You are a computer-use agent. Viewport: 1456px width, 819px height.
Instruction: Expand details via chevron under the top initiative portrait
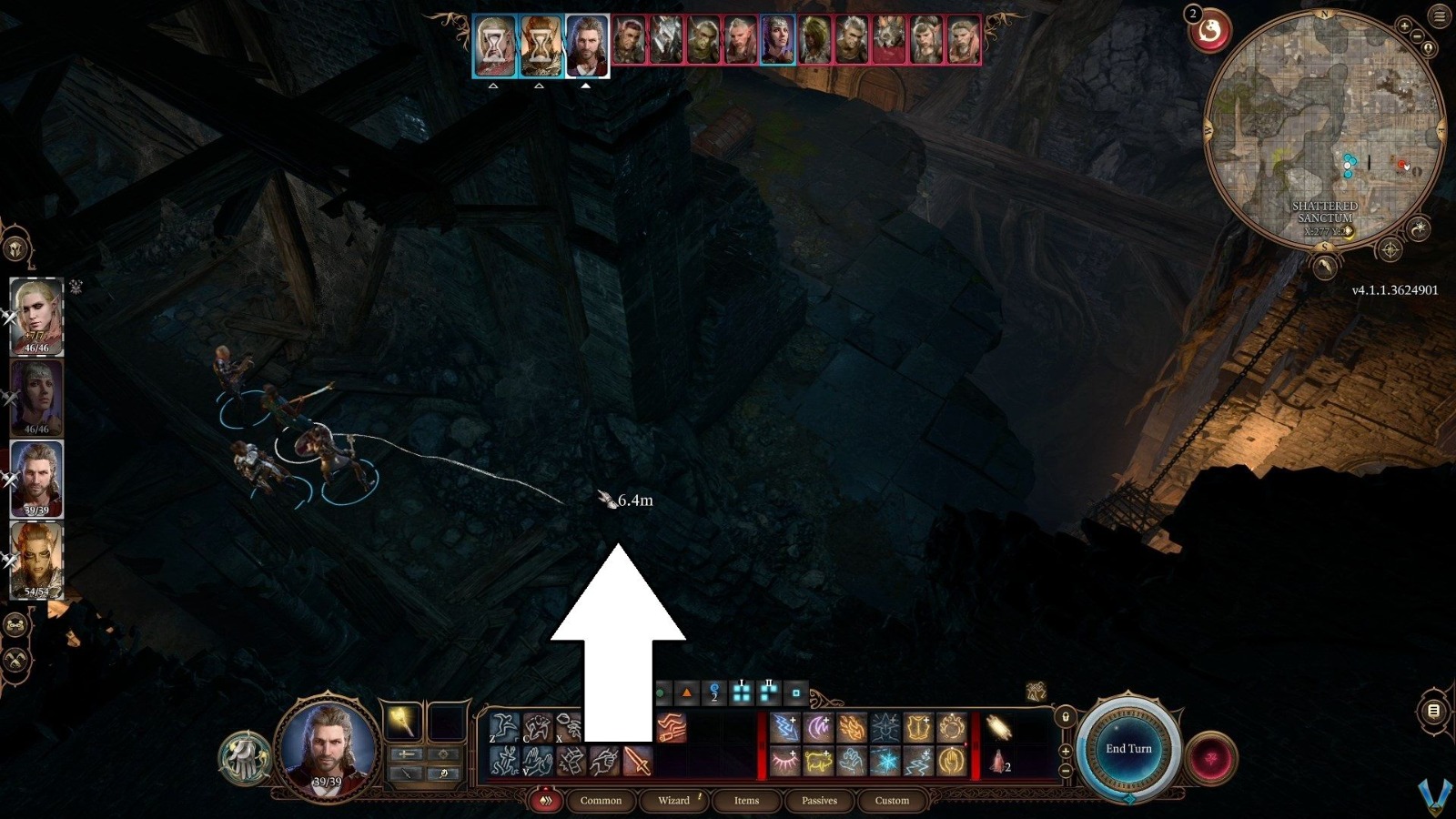pyautogui.click(x=491, y=86)
